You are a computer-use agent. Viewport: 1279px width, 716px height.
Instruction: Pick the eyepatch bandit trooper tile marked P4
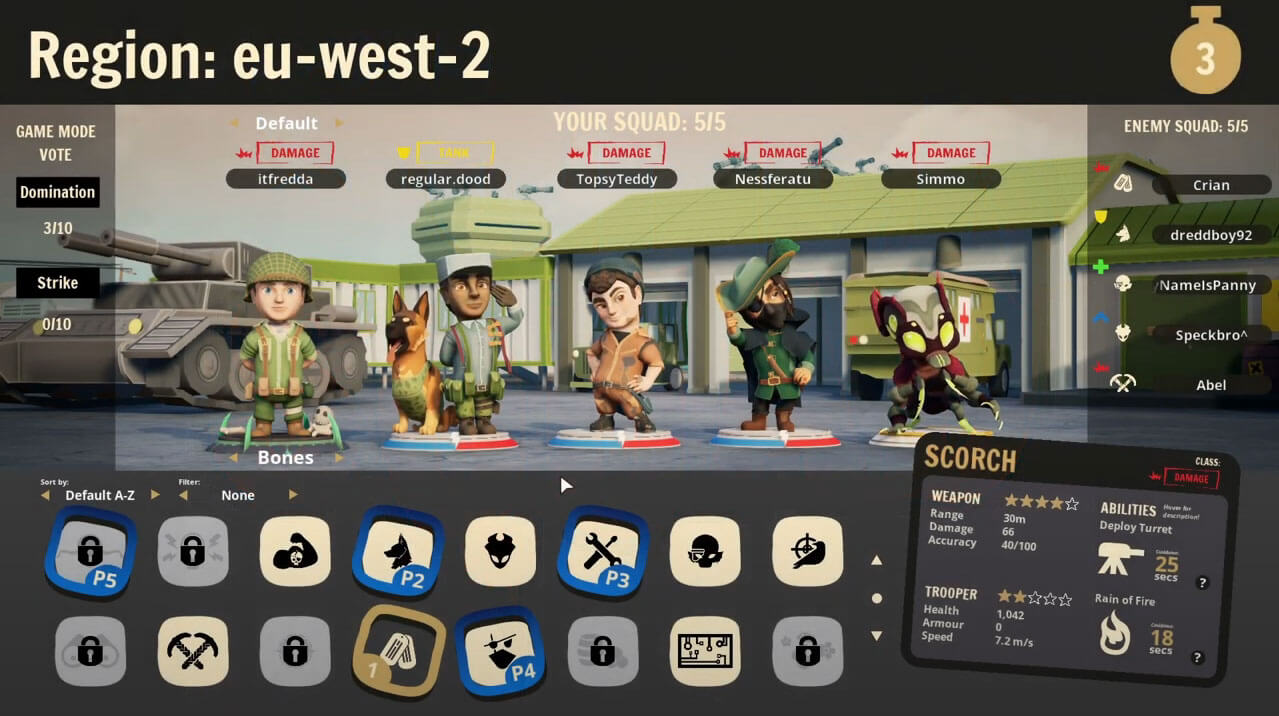coord(500,651)
